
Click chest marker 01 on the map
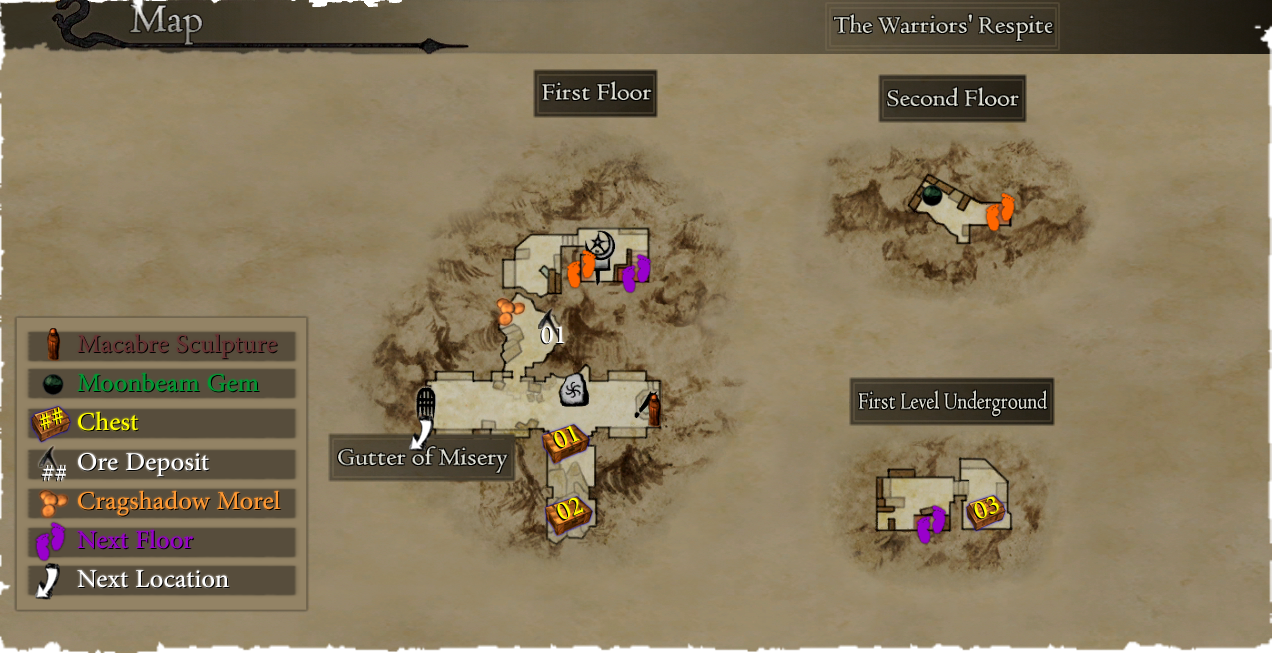566,440
